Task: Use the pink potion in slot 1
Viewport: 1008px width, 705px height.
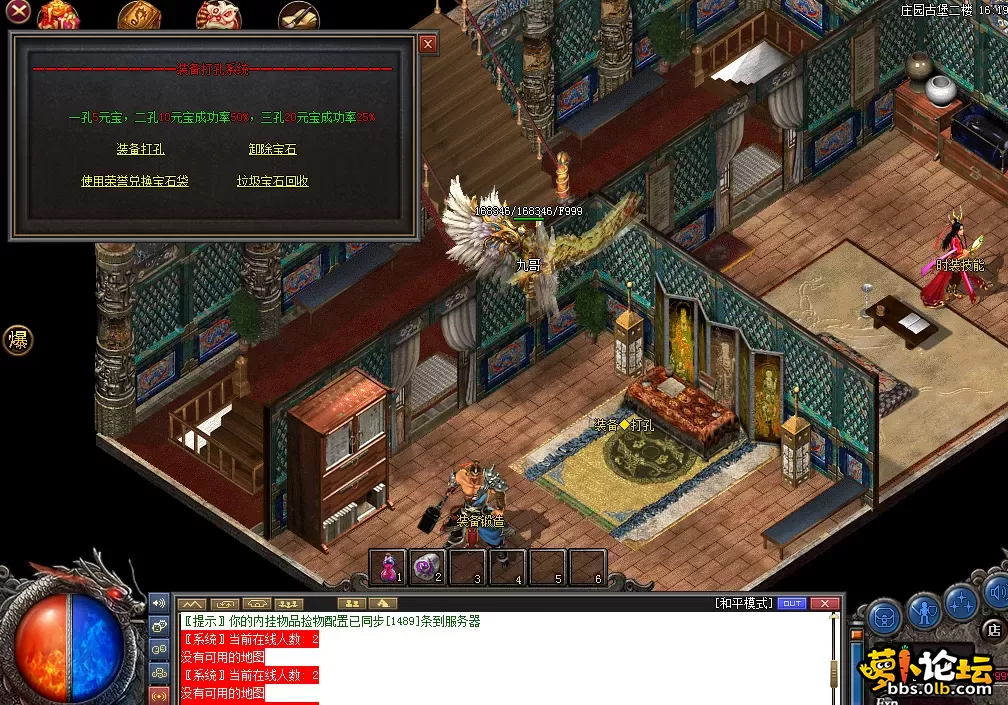Action: [x=388, y=567]
